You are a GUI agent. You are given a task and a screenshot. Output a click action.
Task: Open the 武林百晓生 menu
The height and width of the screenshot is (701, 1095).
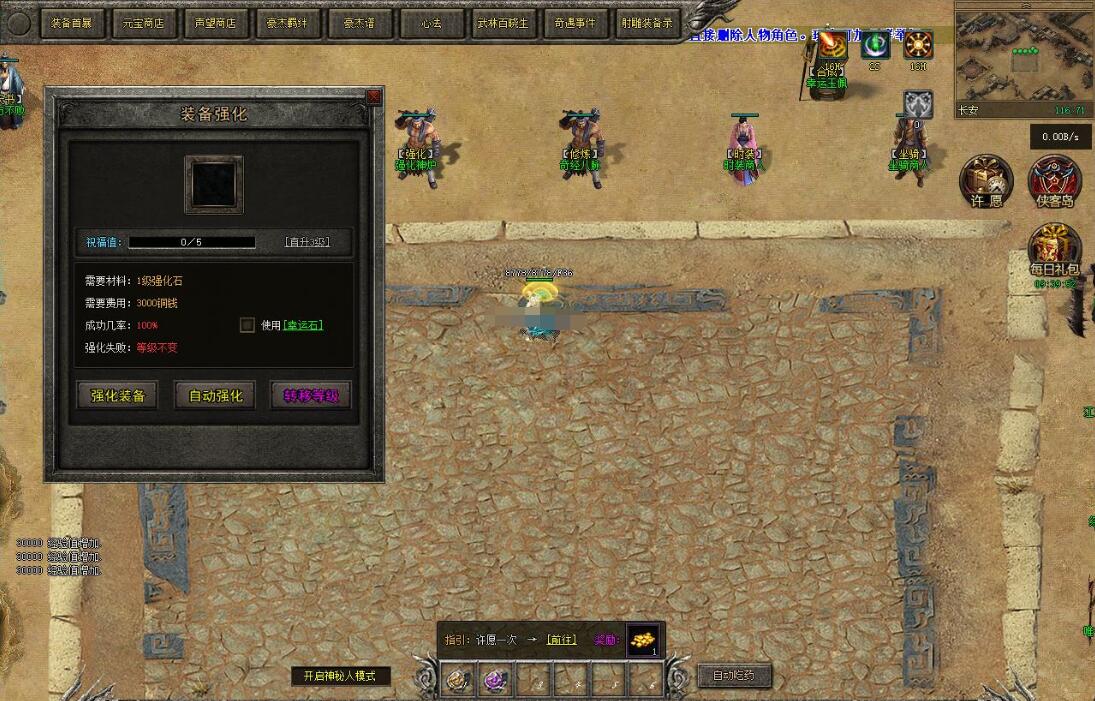pyautogui.click(x=503, y=22)
